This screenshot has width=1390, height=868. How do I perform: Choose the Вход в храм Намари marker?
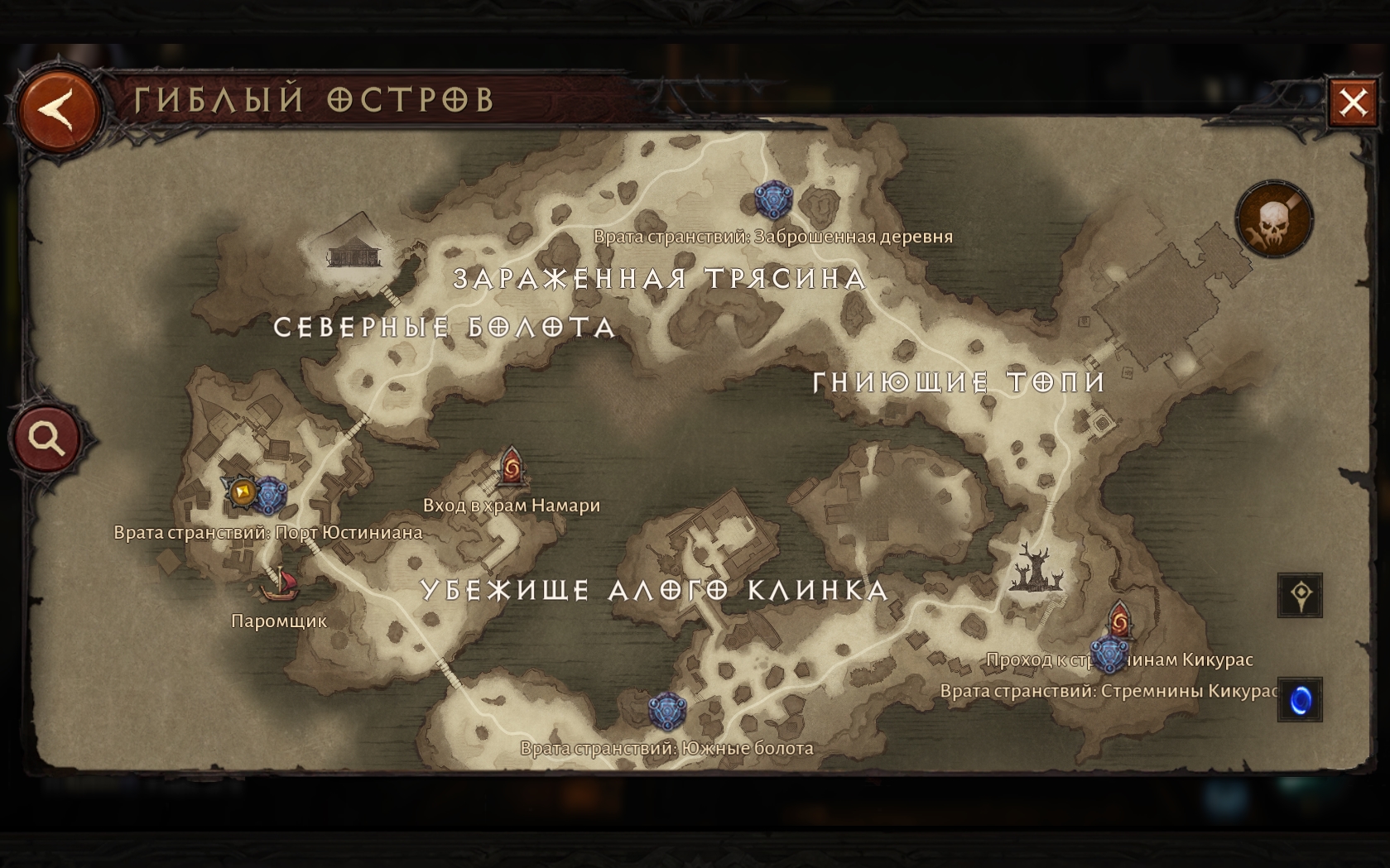(x=512, y=468)
